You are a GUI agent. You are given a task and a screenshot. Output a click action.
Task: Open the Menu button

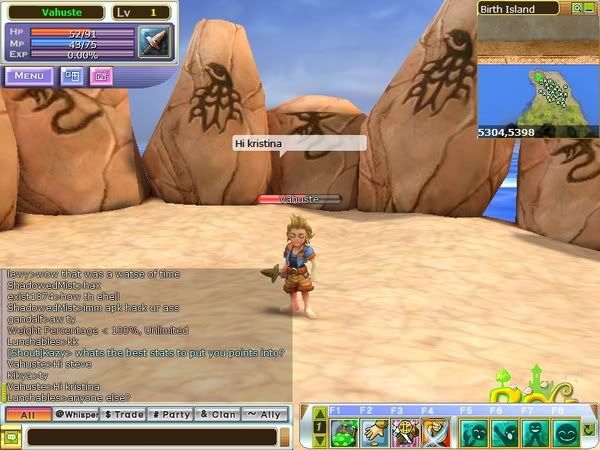[x=28, y=75]
